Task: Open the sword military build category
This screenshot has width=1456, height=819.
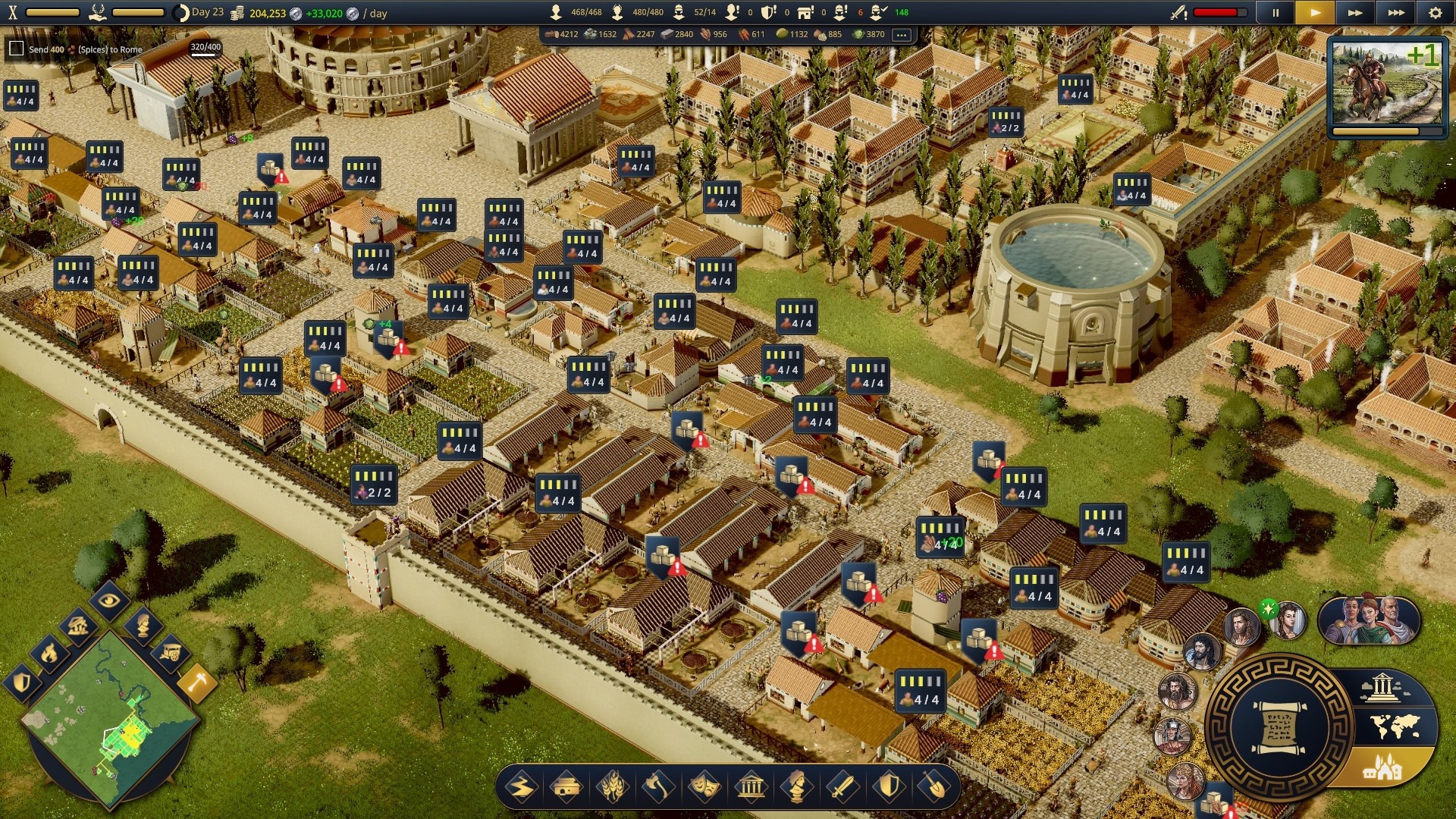Action: click(842, 787)
